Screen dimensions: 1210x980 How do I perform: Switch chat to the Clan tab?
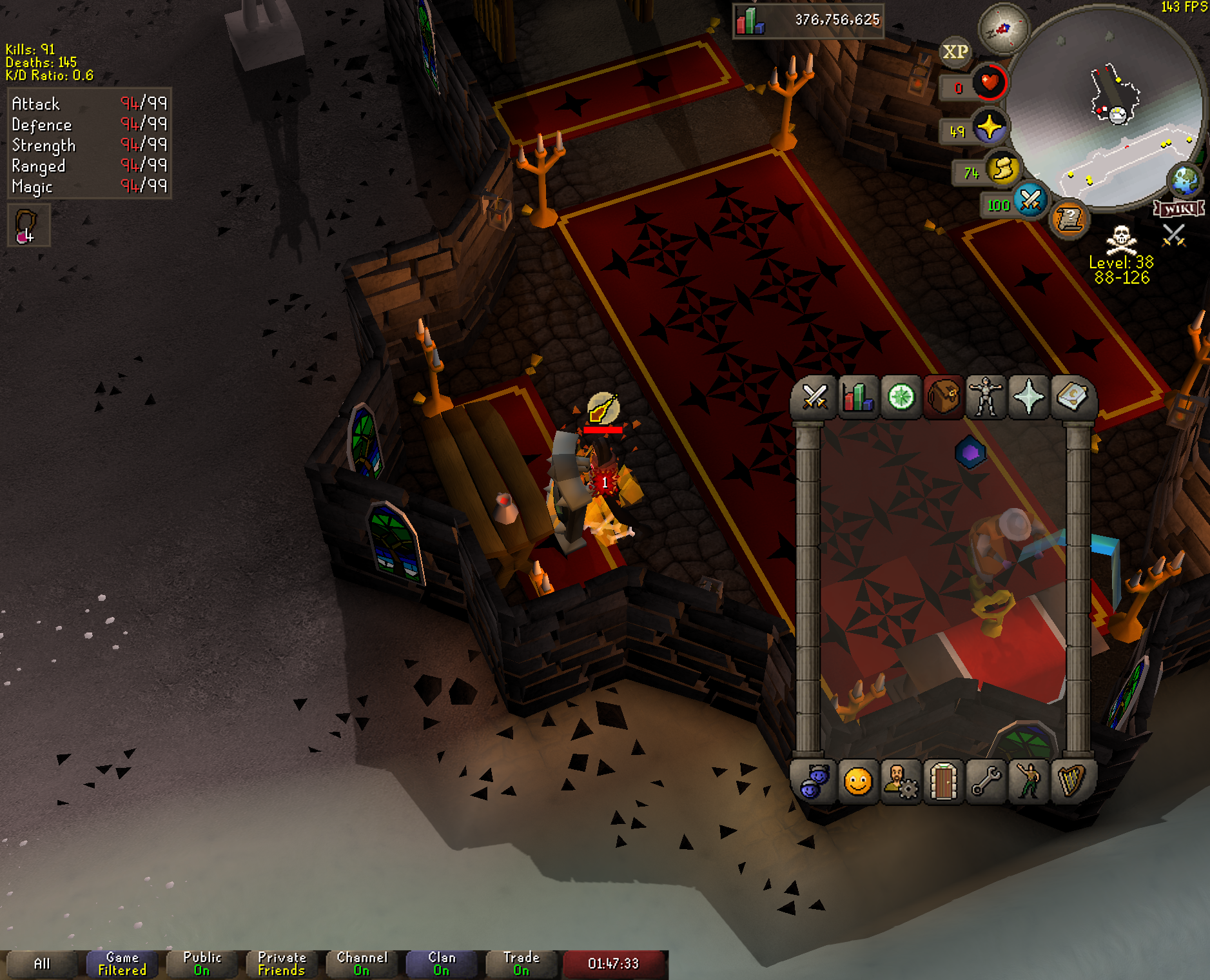tap(442, 964)
